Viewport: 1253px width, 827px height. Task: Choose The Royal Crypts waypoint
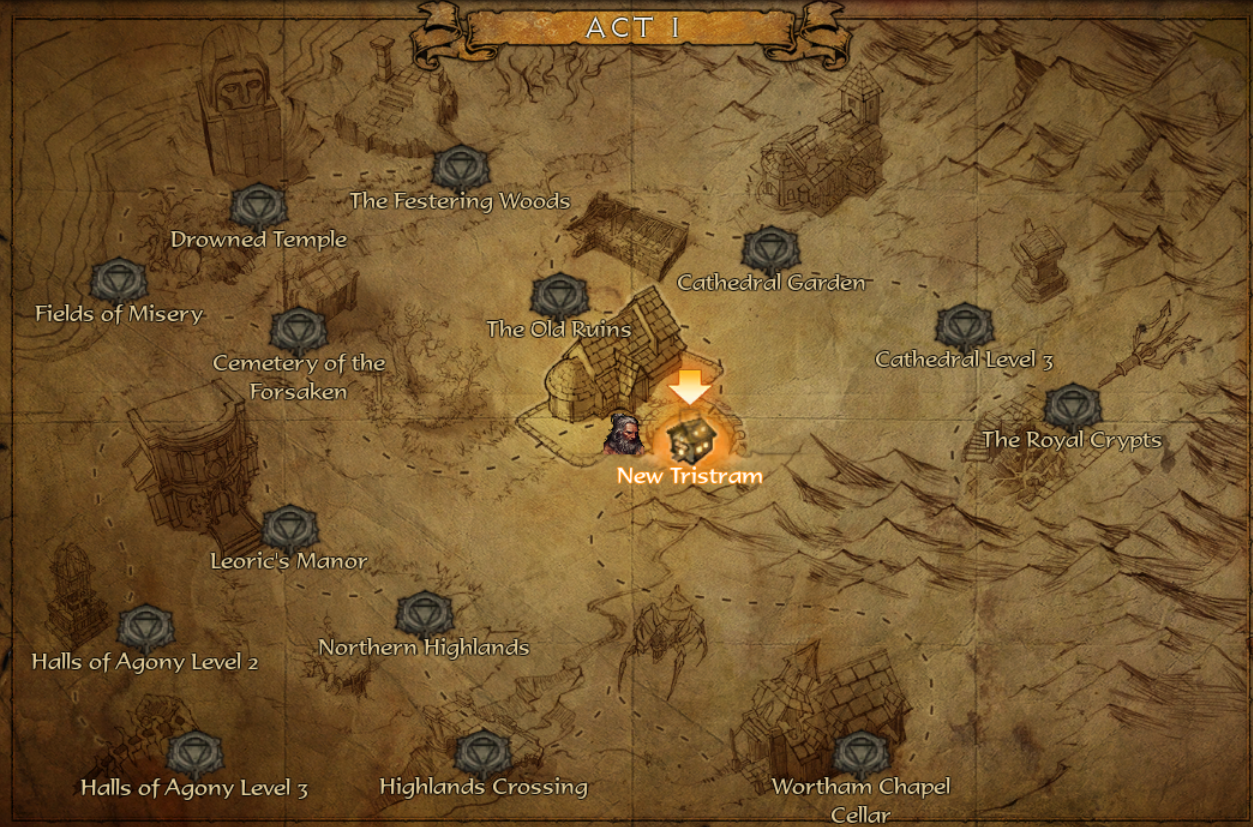coord(1072,408)
